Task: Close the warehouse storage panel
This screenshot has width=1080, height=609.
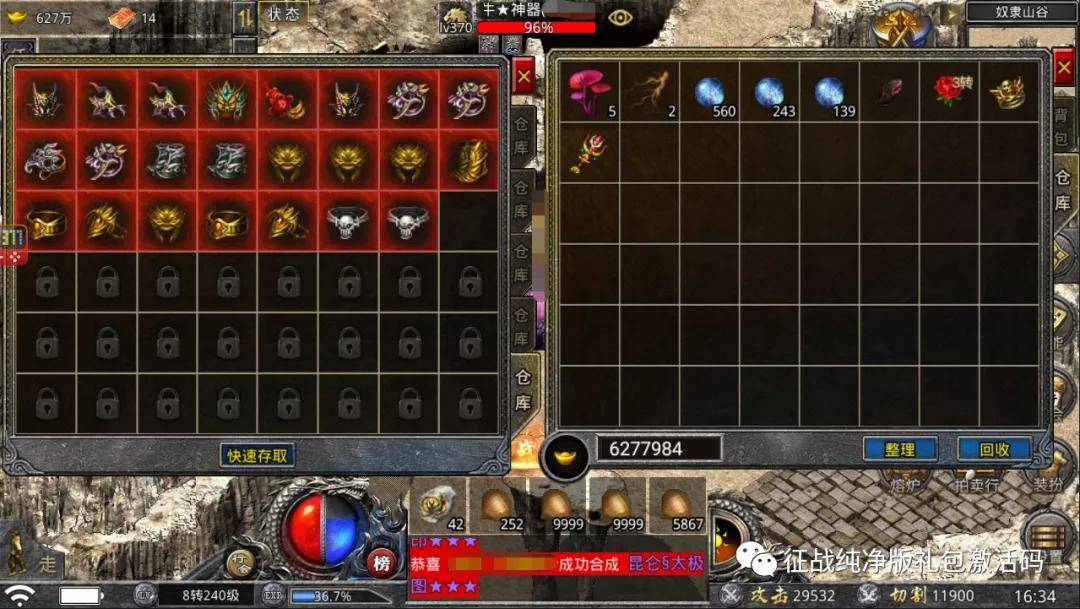Action: pos(523,76)
